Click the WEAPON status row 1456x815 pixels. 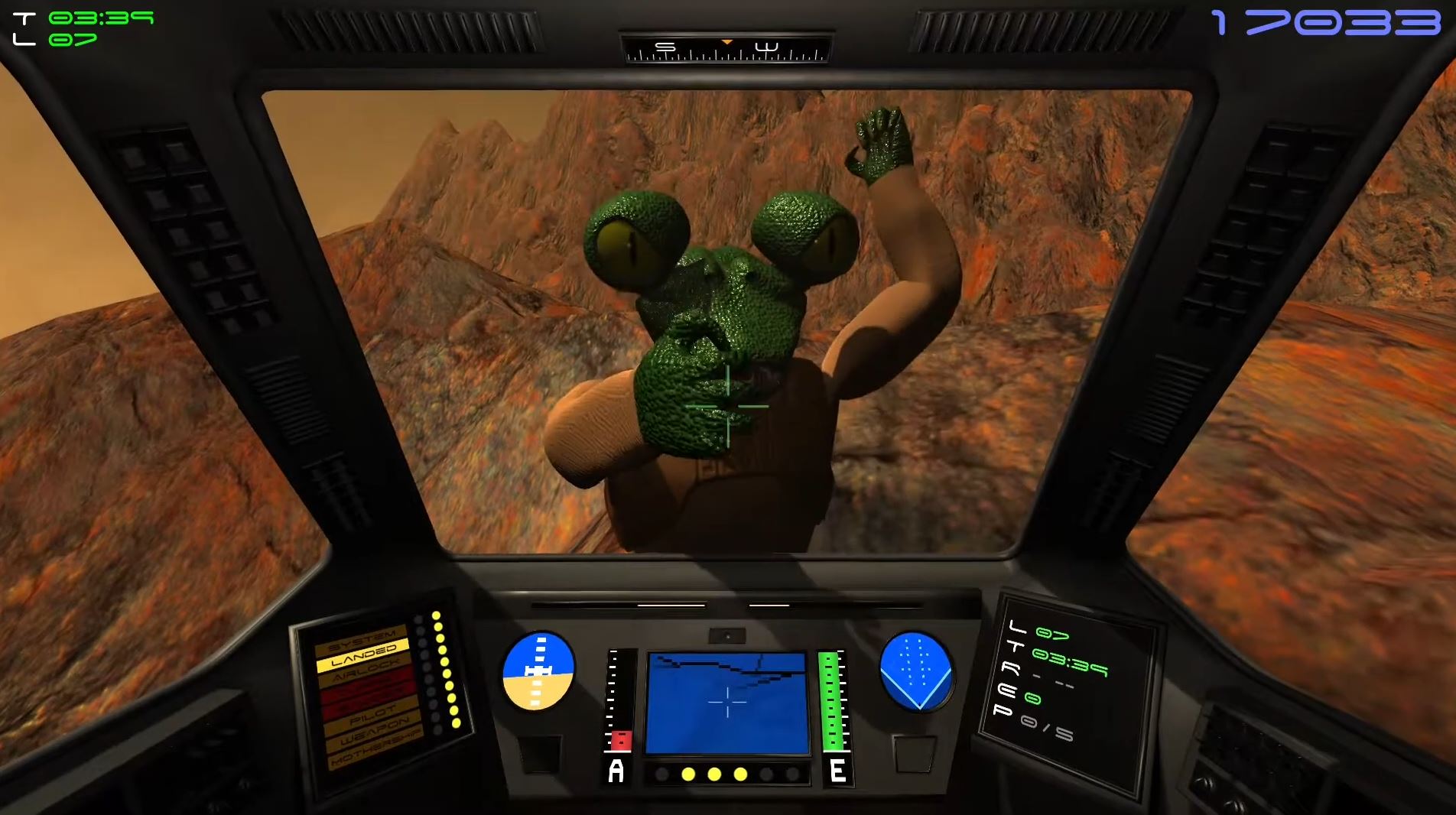pyautogui.click(x=373, y=733)
